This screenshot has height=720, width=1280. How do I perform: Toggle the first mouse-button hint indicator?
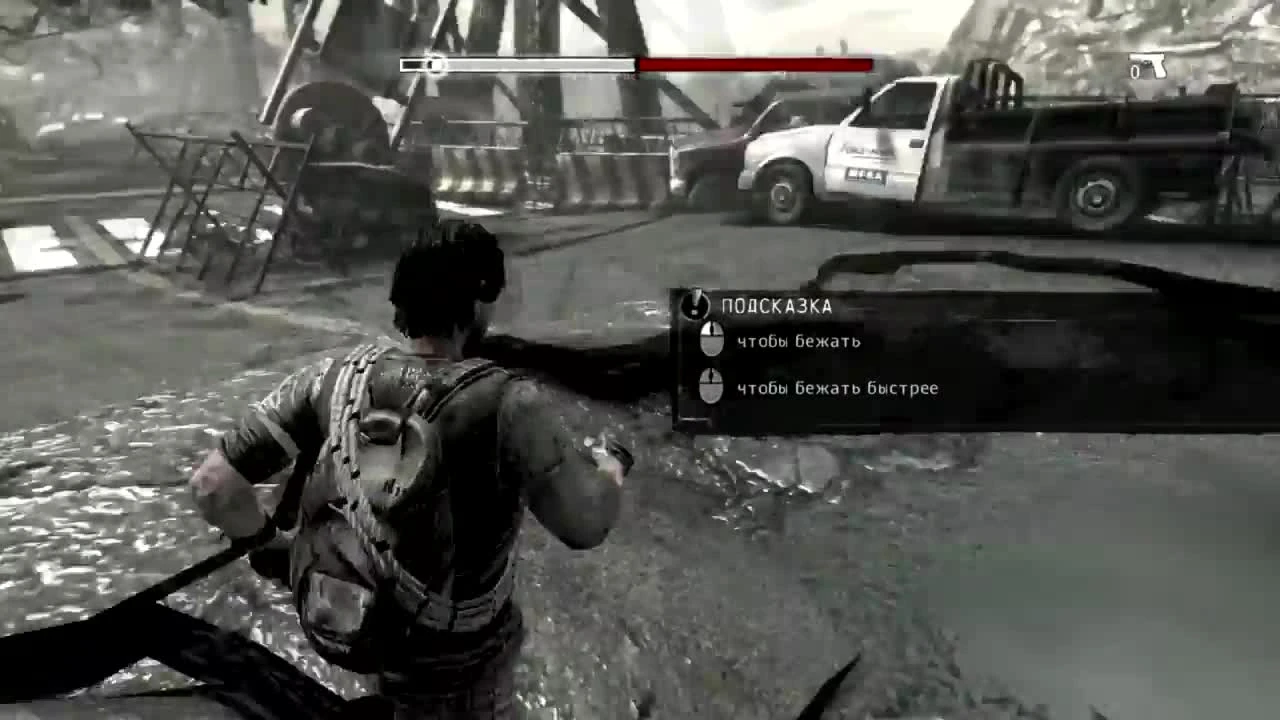[x=713, y=340]
